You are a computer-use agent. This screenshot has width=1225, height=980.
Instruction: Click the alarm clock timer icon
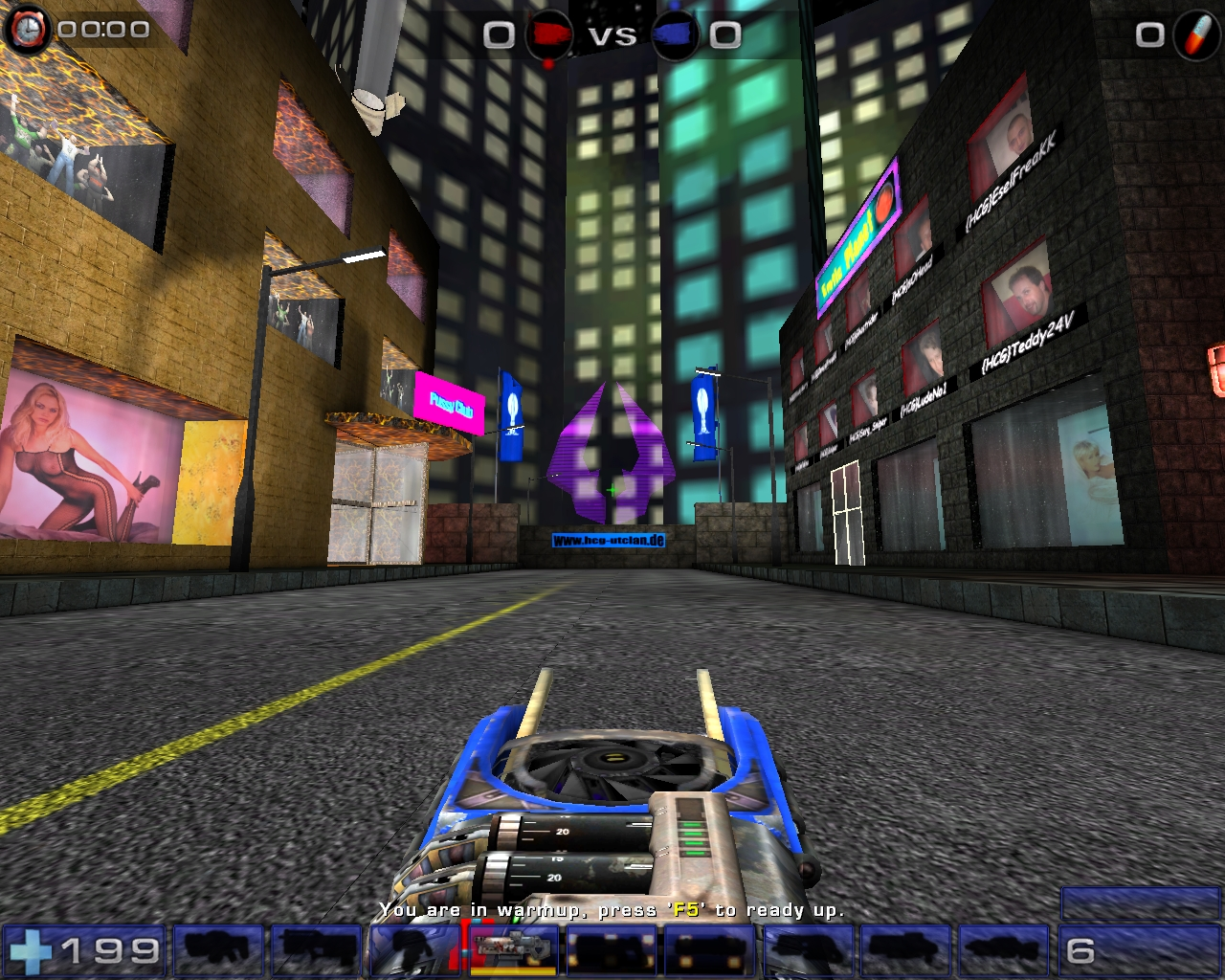[x=29, y=28]
